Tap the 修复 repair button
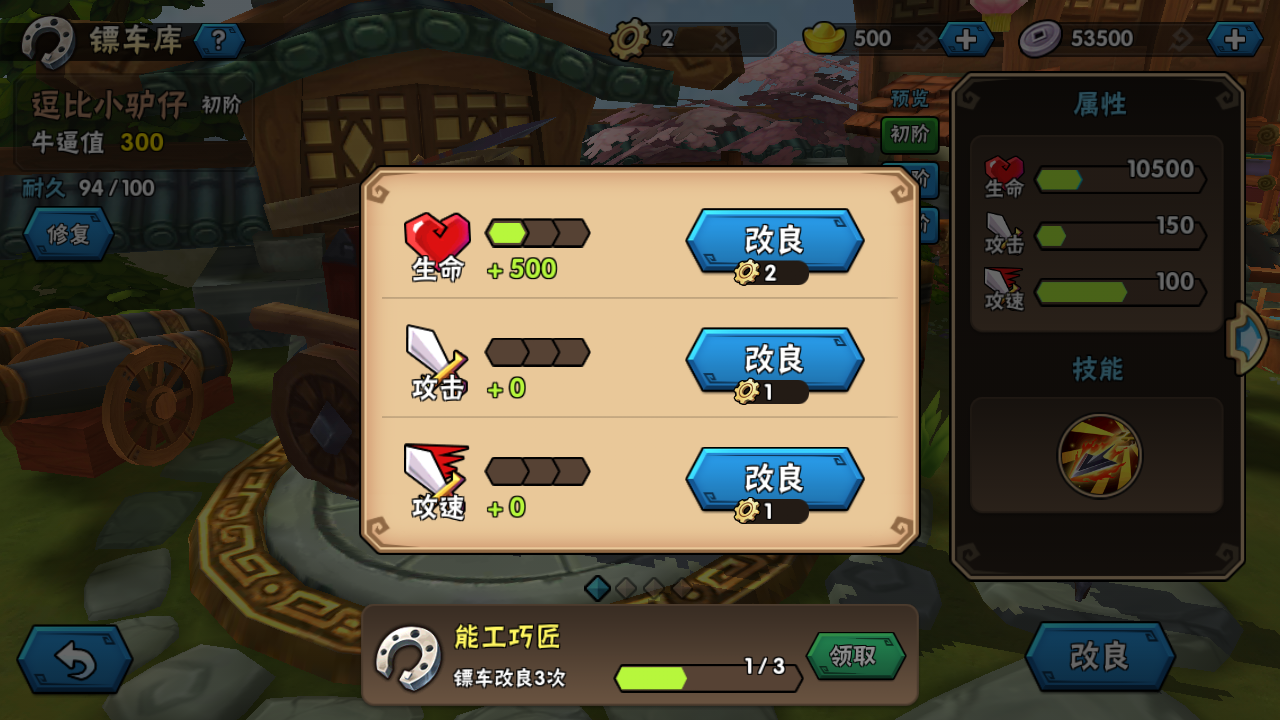The width and height of the screenshot is (1280, 720). click(x=68, y=234)
